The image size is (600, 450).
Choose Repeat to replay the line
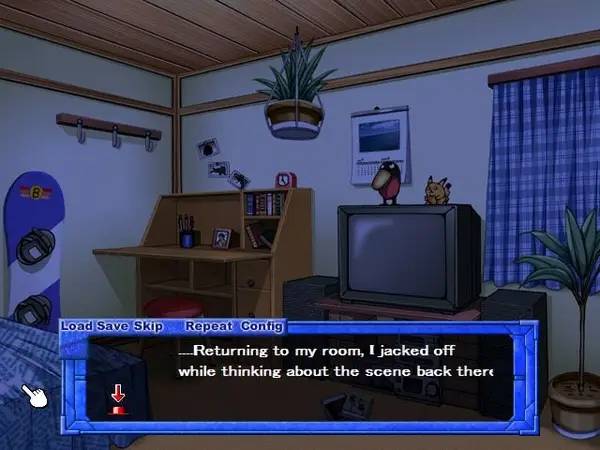click(x=207, y=326)
